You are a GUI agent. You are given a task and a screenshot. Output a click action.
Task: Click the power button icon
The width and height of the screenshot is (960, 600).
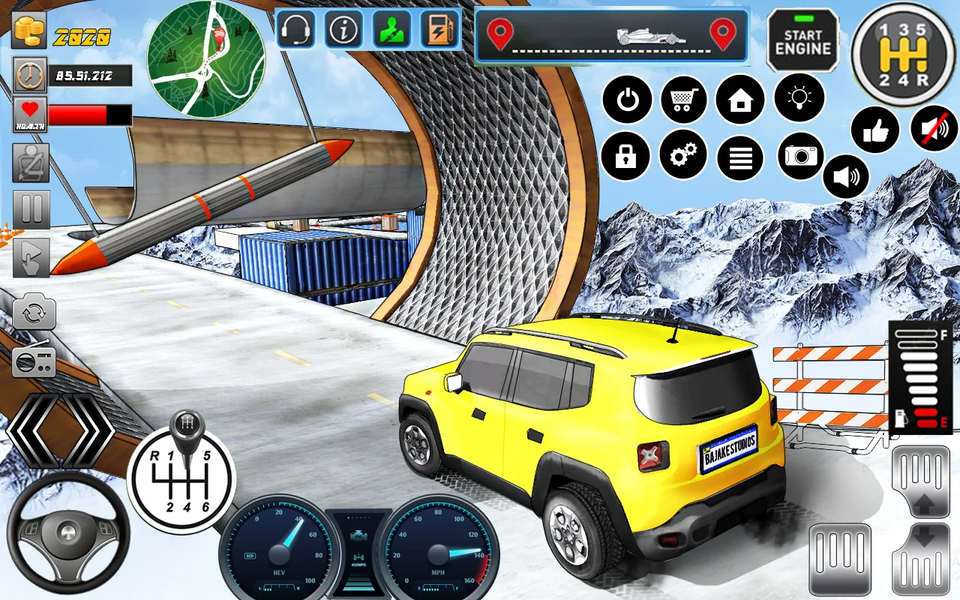pos(628,100)
